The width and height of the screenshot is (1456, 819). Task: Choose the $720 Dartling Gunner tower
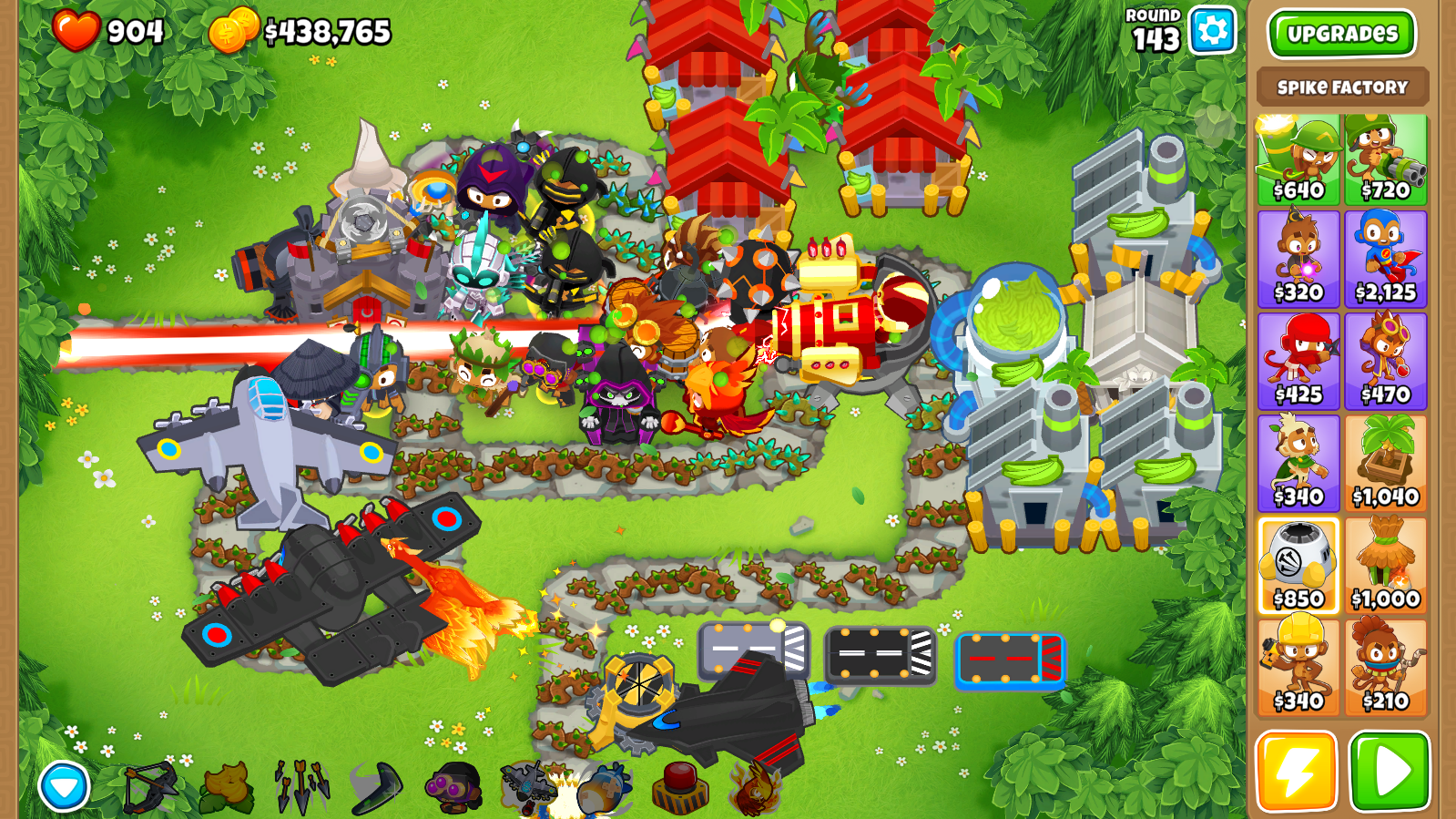click(1385, 159)
